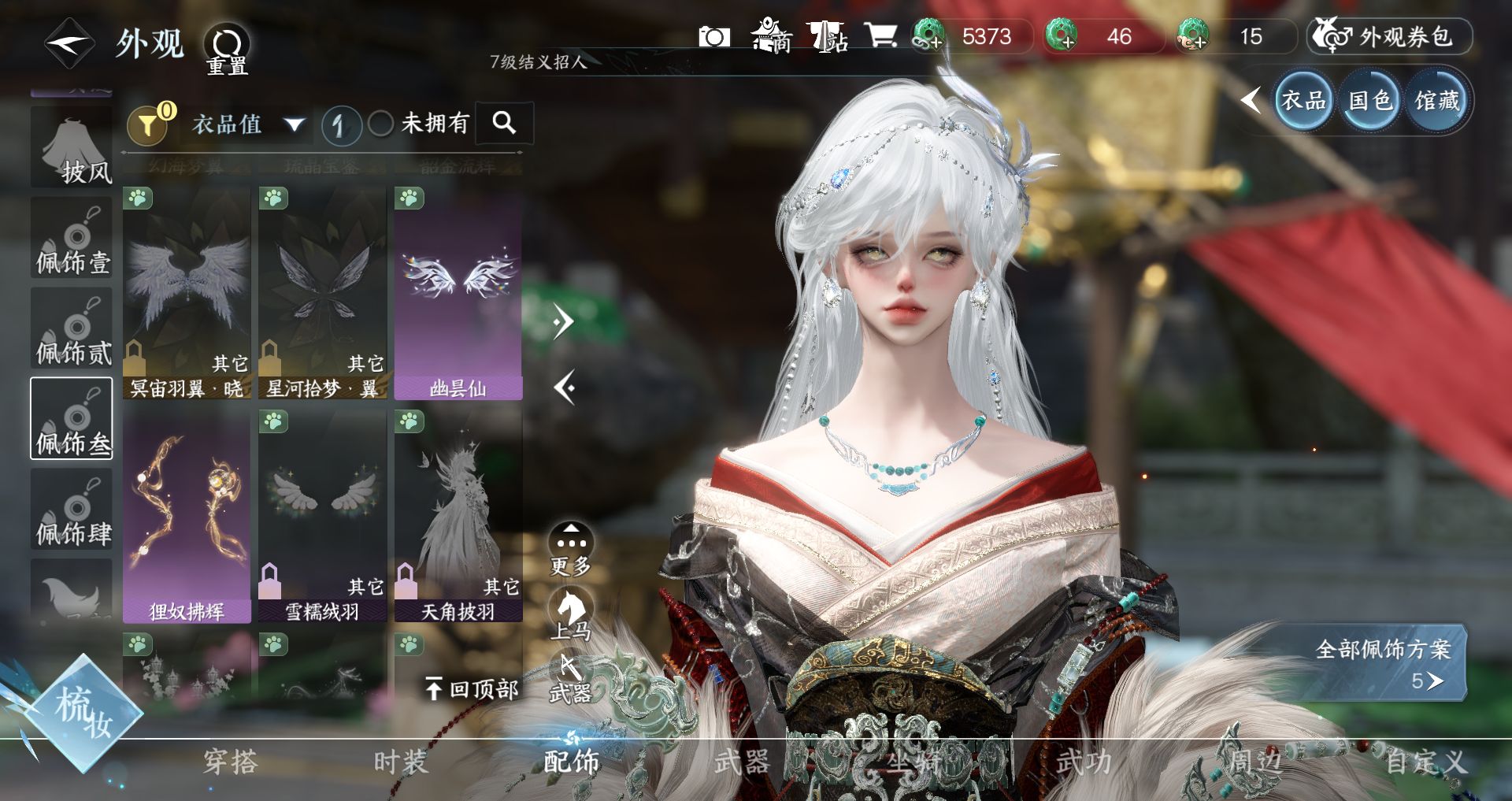
Task: Choose the 狸奴拂辉 accessory item
Action: click(x=187, y=517)
